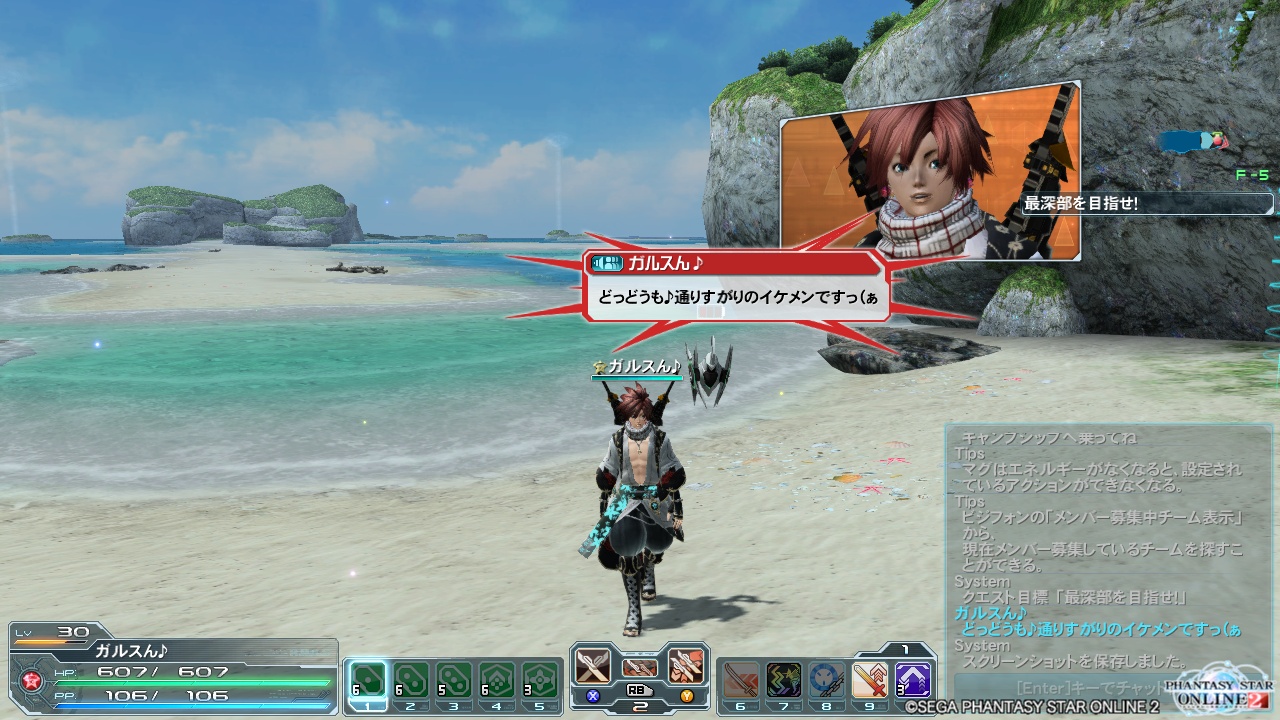
Task: Select the dotted hexagon item in slot 4
Action: [x=497, y=681]
